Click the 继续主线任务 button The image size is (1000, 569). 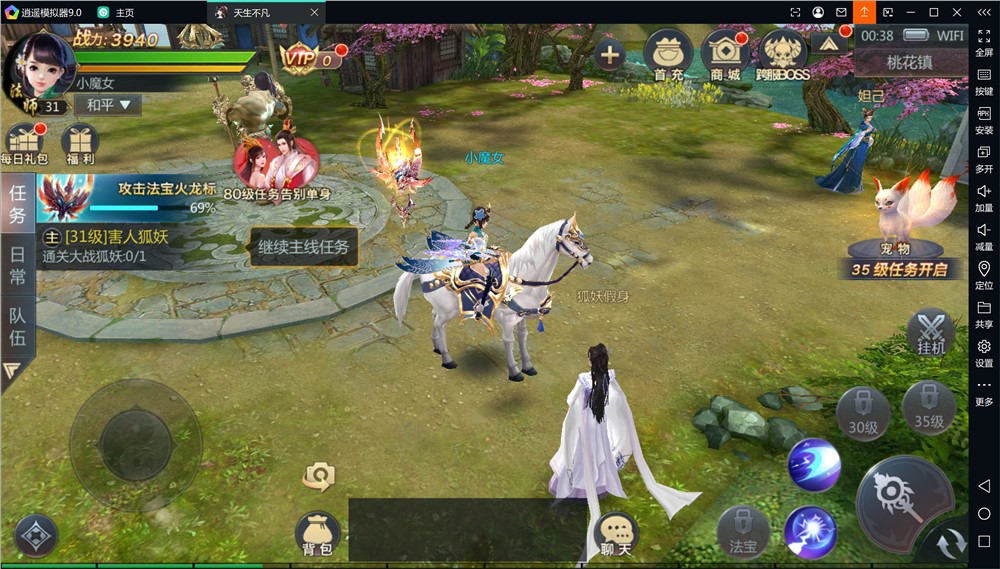[303, 246]
